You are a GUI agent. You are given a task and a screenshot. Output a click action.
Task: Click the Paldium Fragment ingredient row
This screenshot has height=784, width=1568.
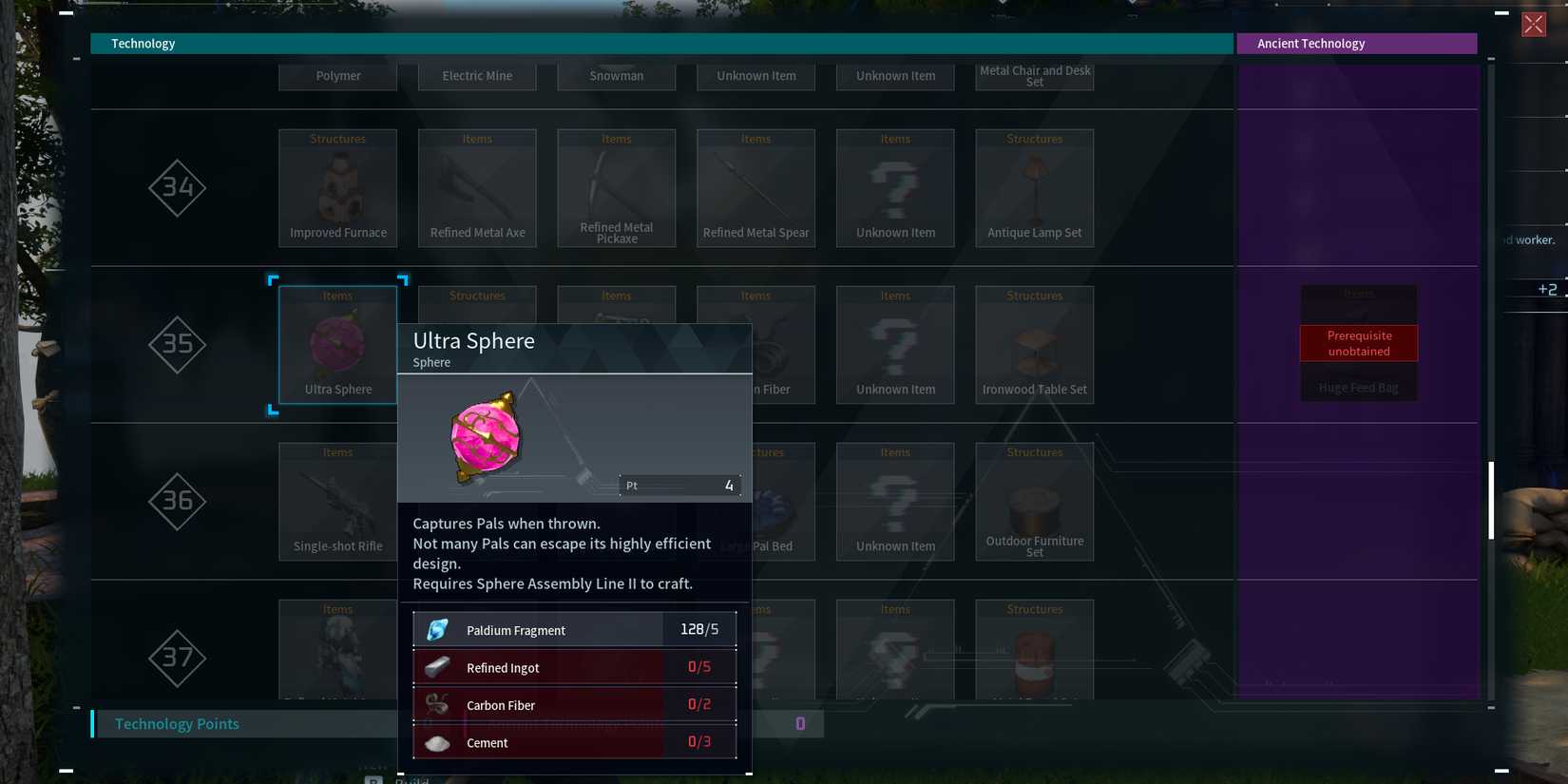click(574, 629)
